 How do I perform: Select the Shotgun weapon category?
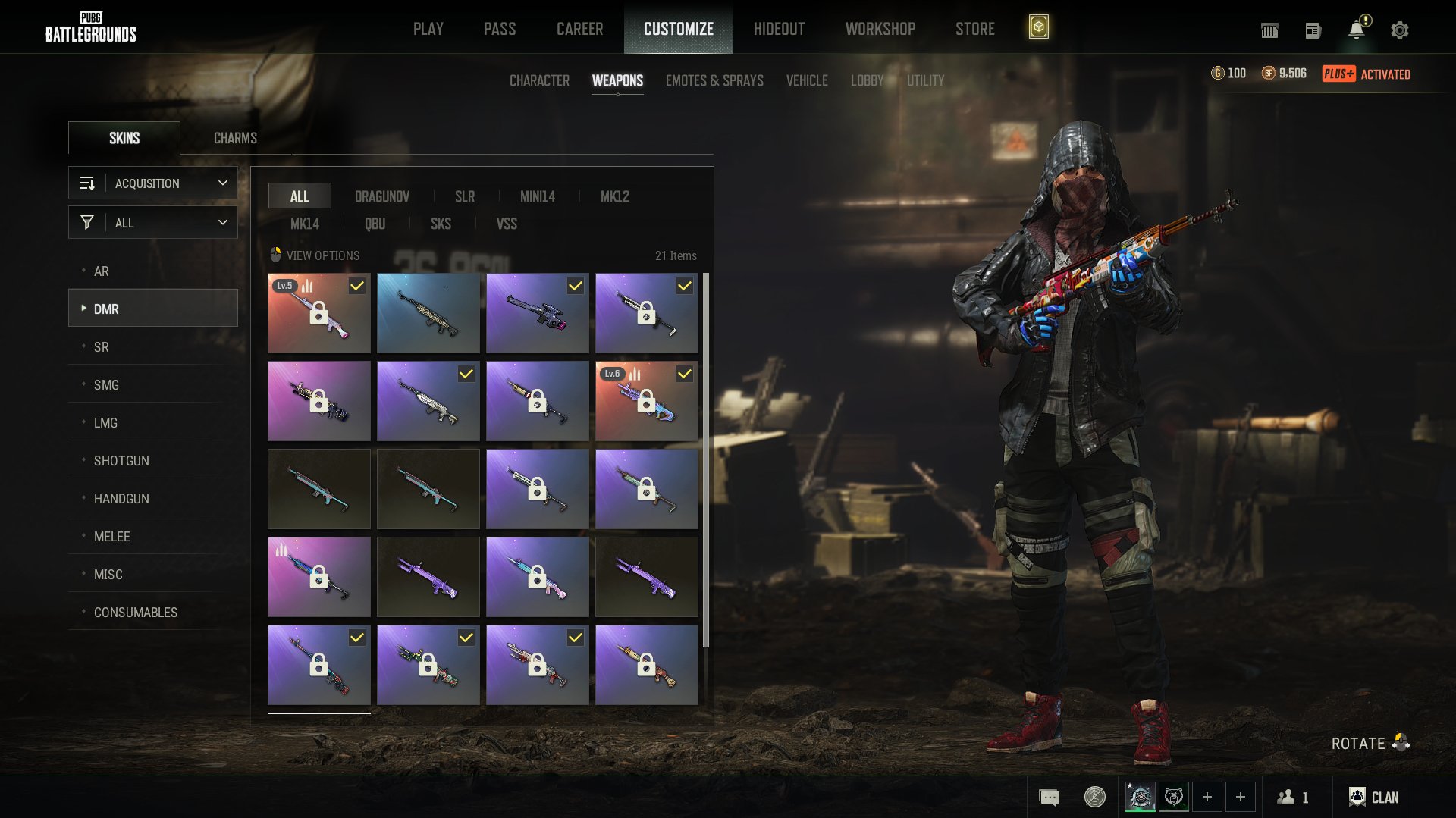[x=121, y=461]
